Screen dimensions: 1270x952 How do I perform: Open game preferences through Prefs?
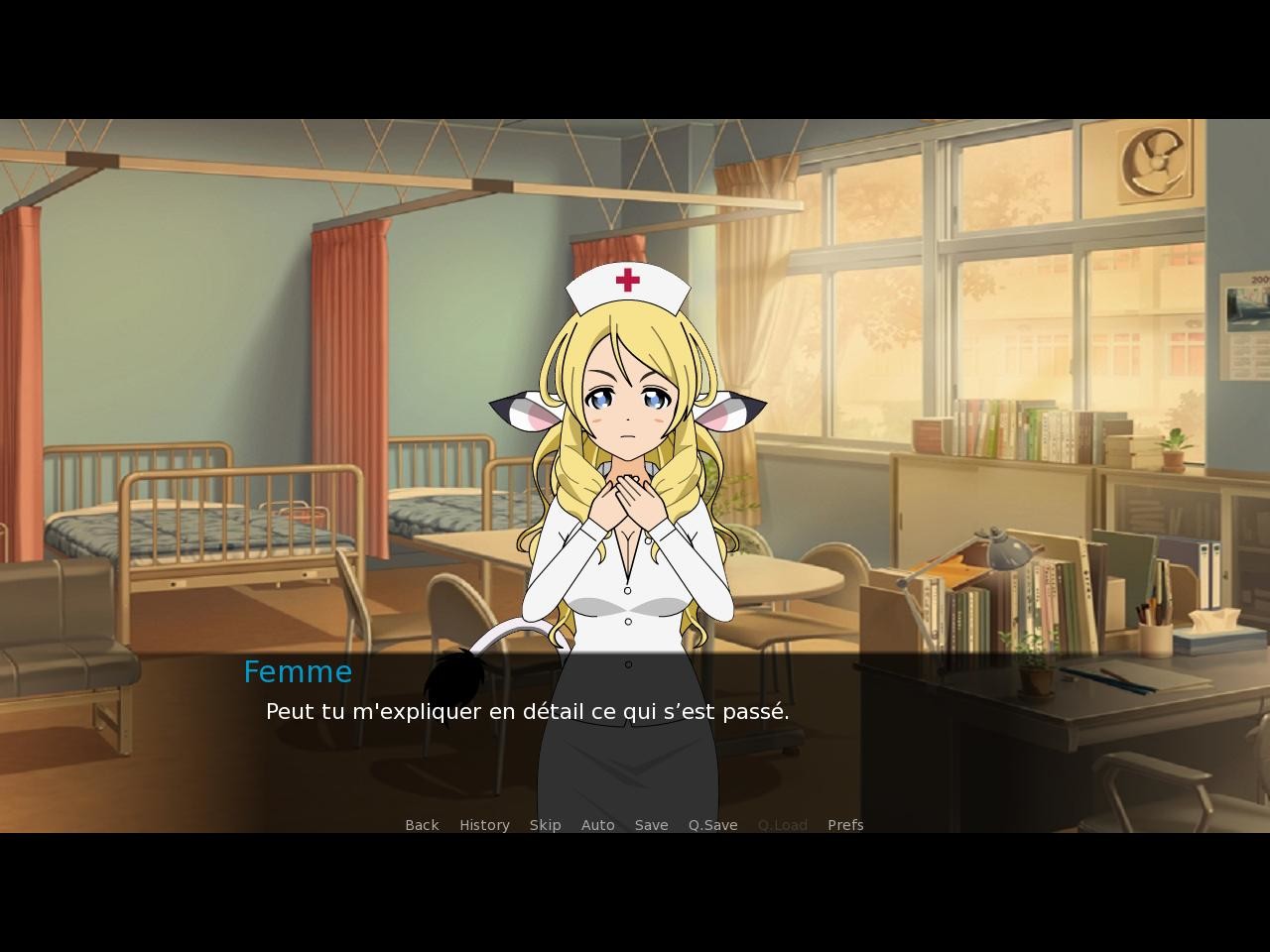tap(845, 824)
